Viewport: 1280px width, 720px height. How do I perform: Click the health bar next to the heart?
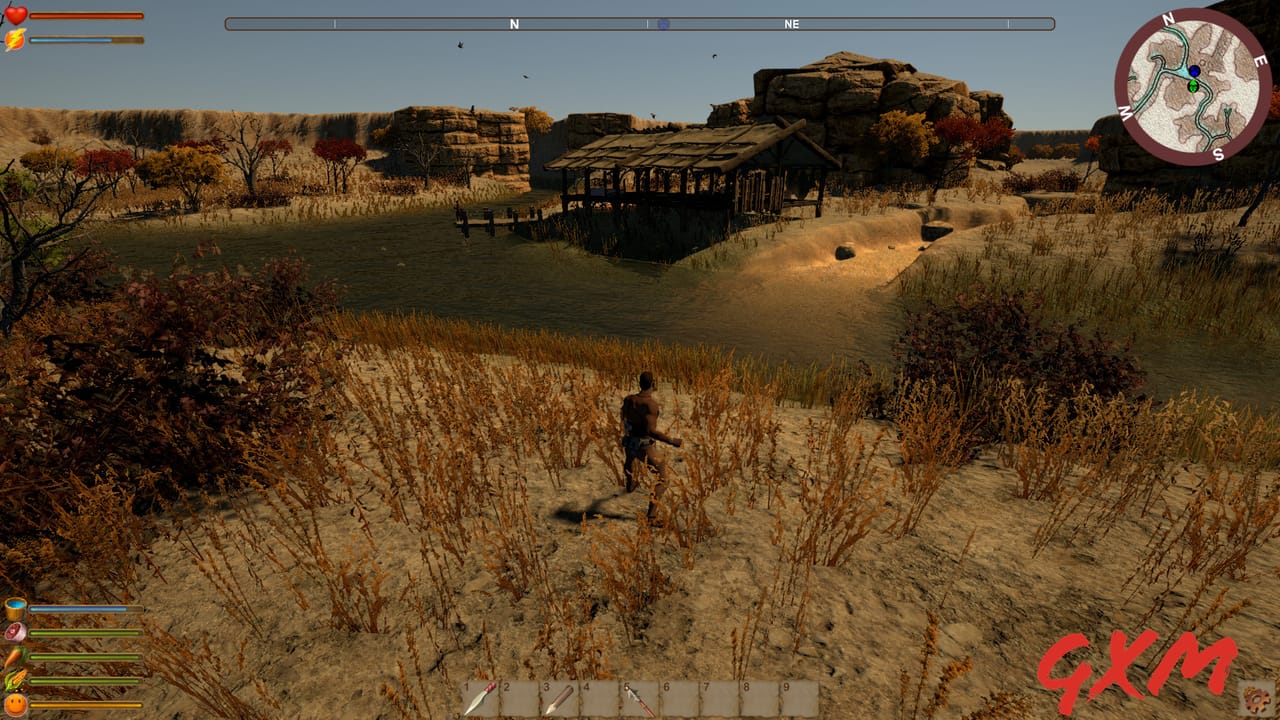click(x=85, y=16)
